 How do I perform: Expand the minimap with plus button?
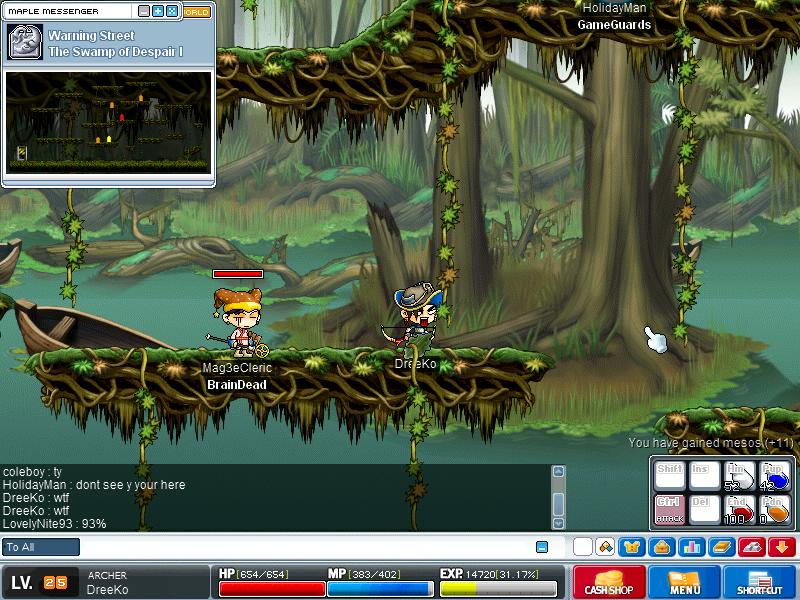(158, 11)
